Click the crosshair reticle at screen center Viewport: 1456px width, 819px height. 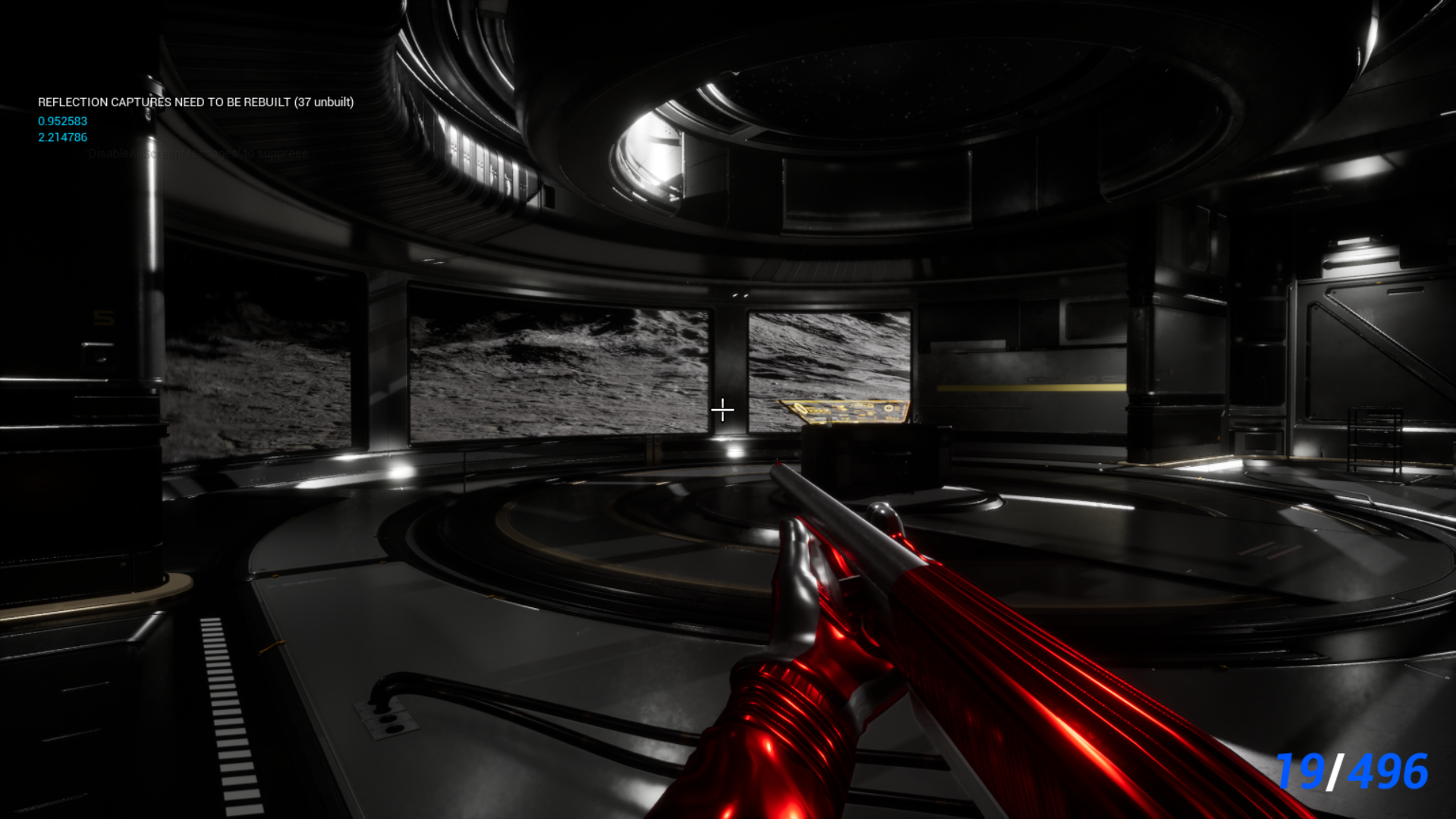(722, 410)
